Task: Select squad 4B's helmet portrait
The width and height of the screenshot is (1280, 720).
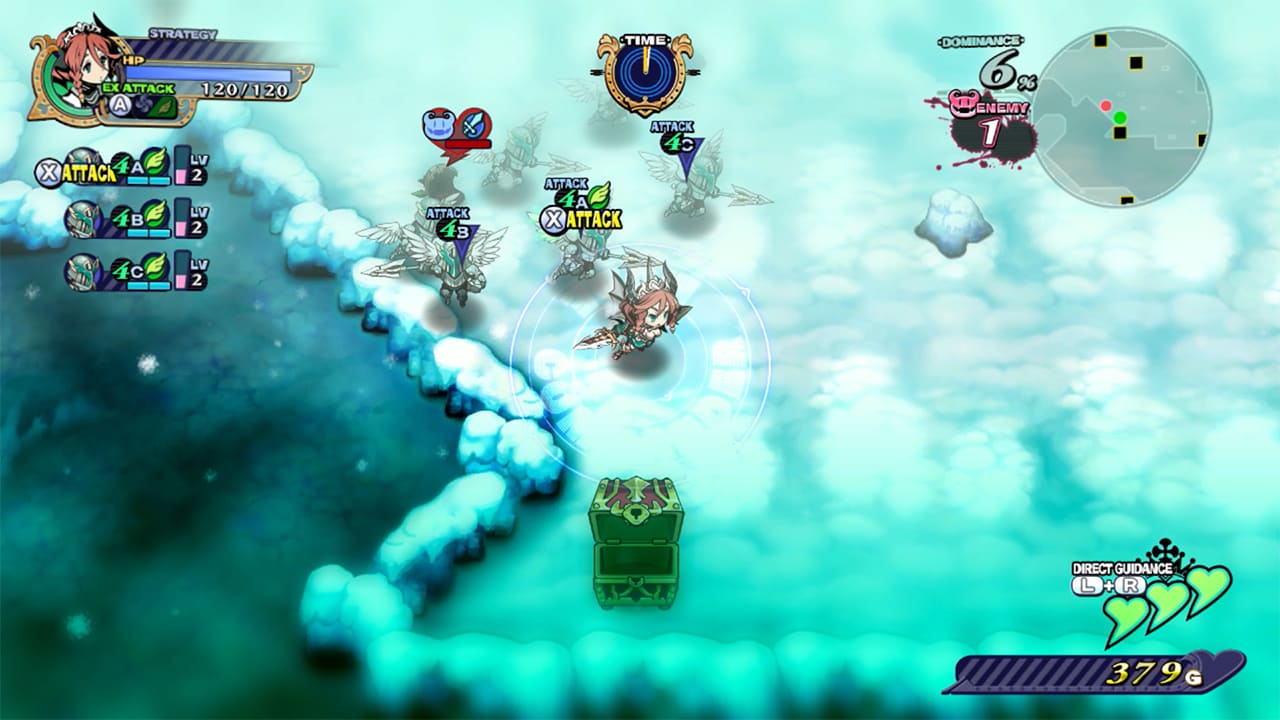Action: [82, 218]
